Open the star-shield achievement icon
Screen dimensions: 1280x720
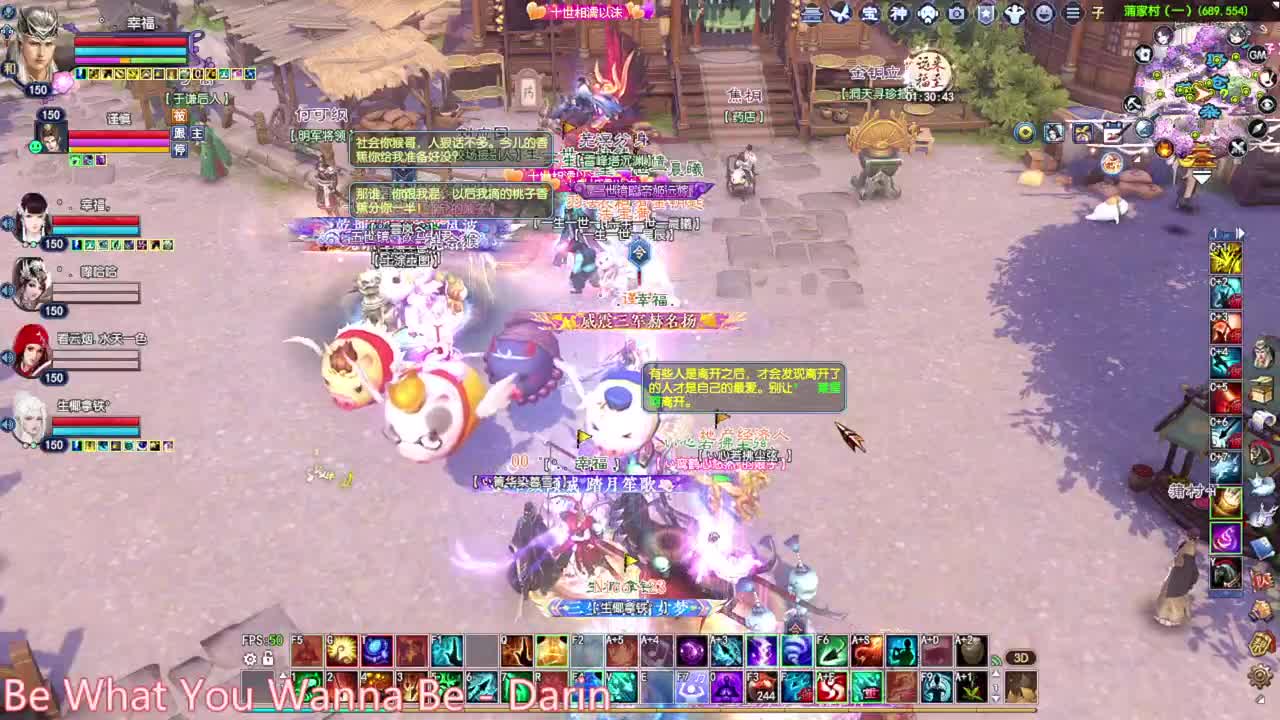click(x=985, y=14)
